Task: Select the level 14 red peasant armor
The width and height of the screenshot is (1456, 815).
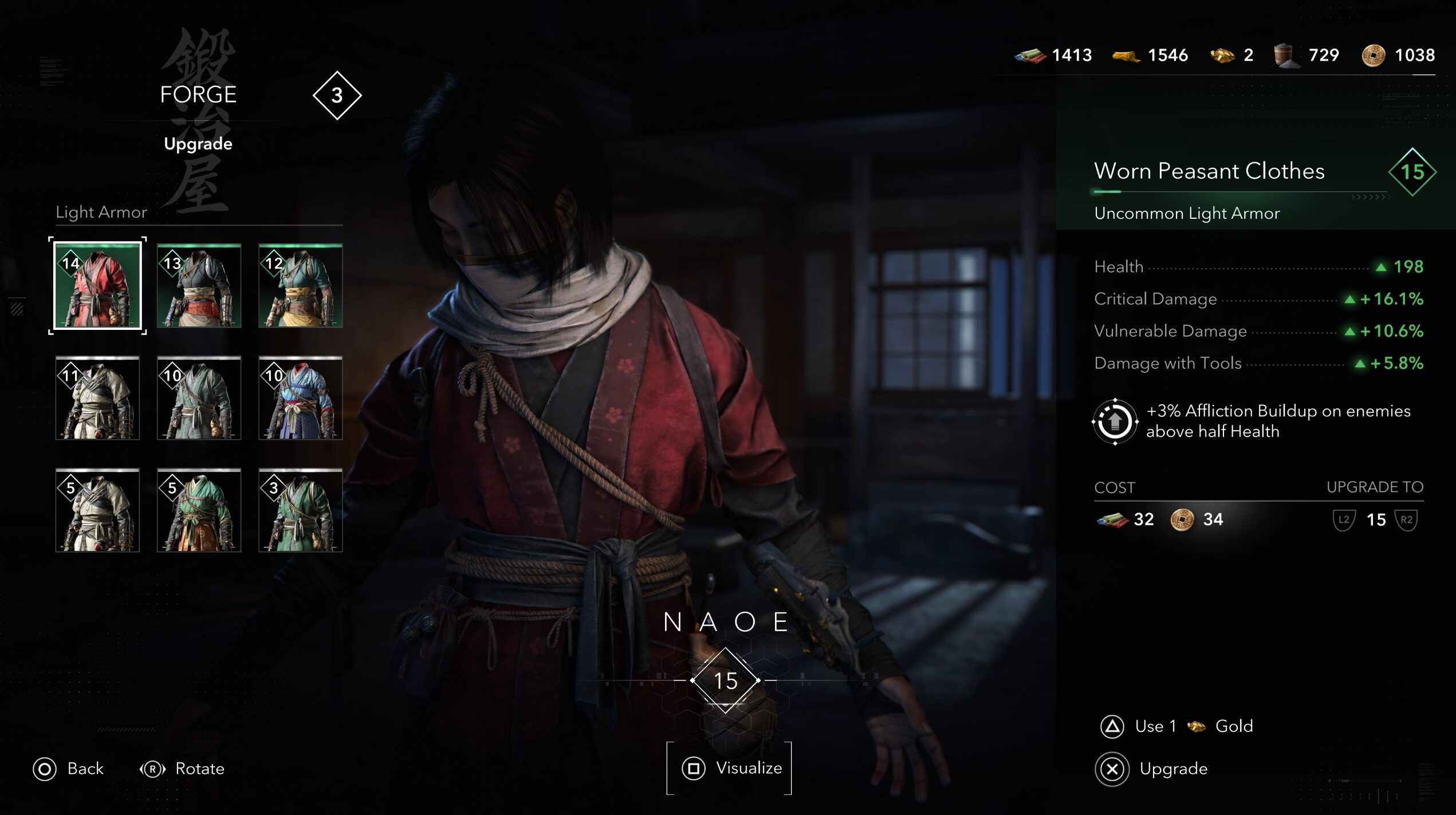Action: click(97, 286)
